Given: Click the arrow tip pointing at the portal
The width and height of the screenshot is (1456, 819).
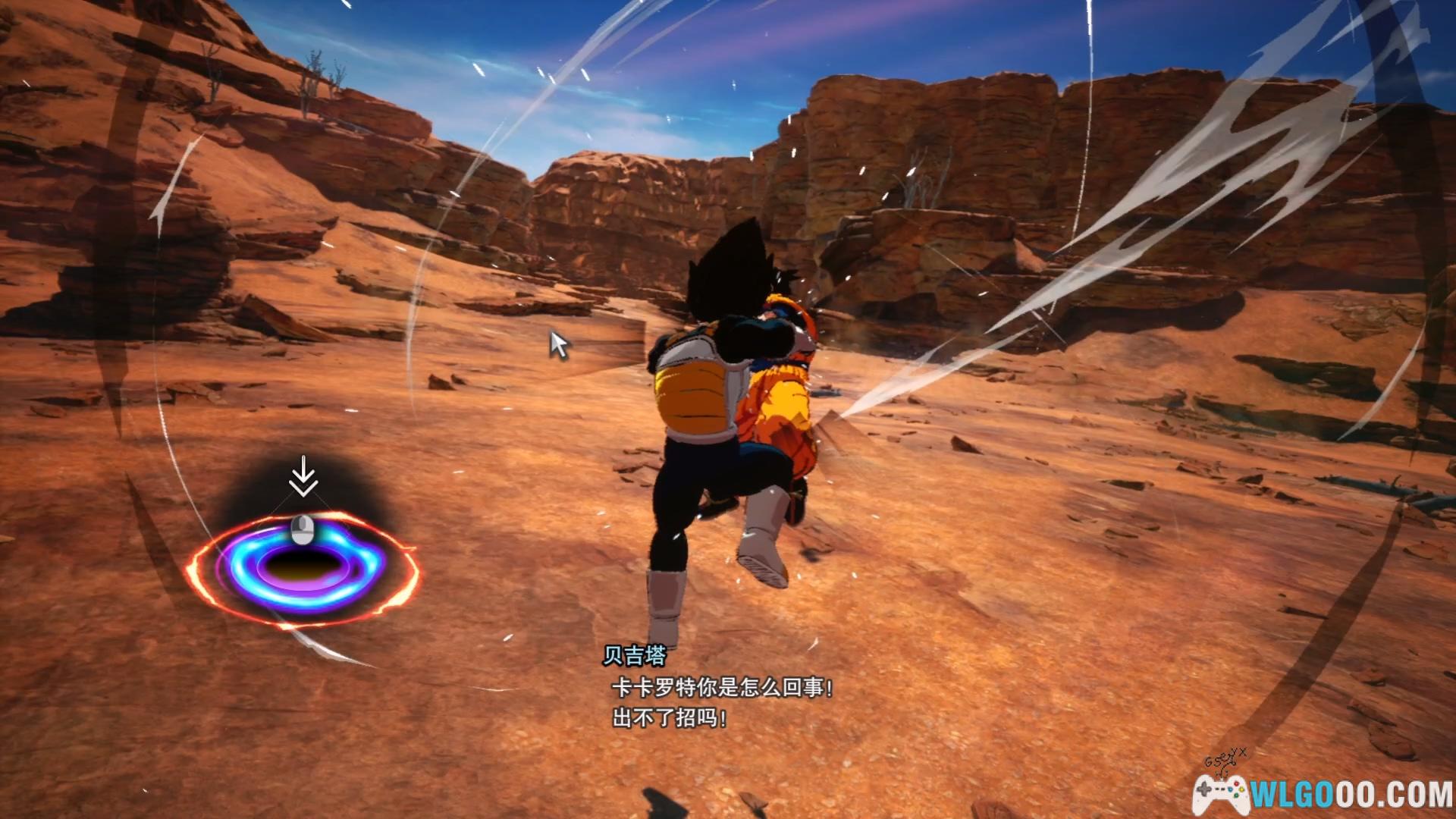Looking at the screenshot, I should (x=305, y=494).
